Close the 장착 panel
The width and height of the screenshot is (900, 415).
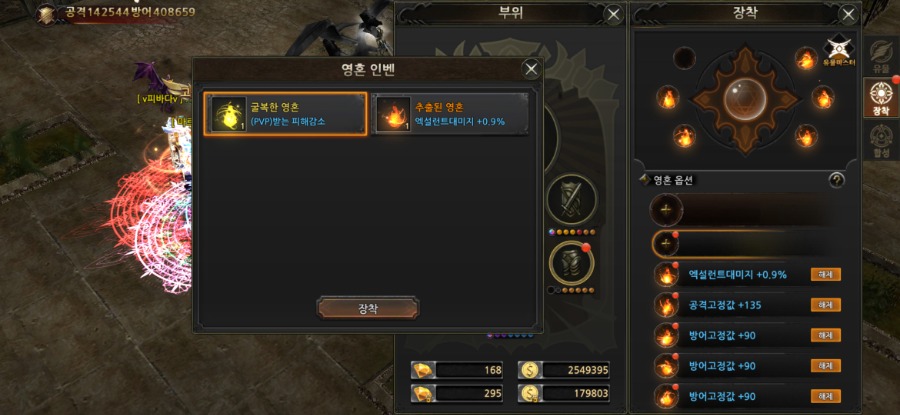click(847, 15)
